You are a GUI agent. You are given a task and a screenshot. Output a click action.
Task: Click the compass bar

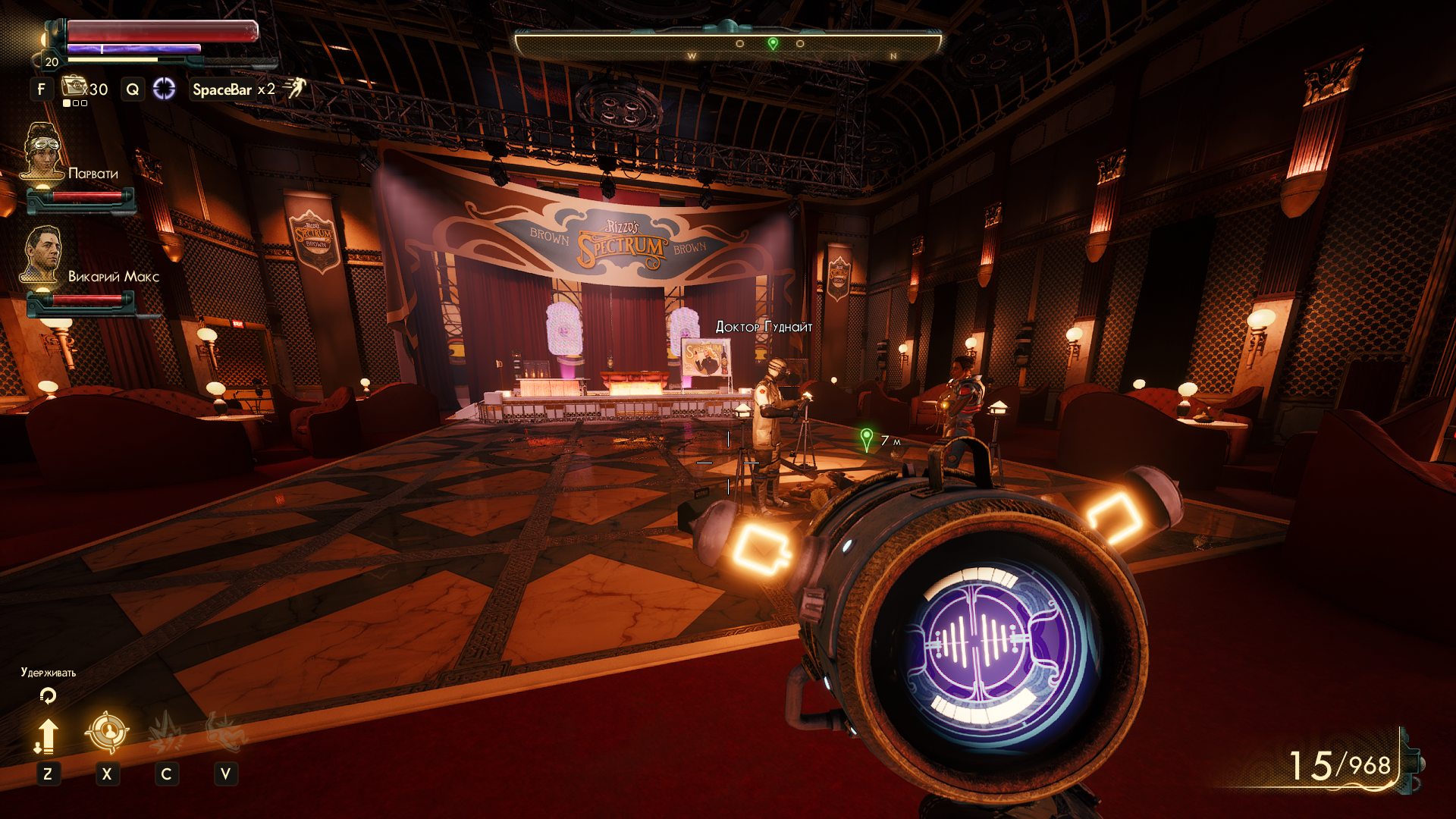click(728, 44)
